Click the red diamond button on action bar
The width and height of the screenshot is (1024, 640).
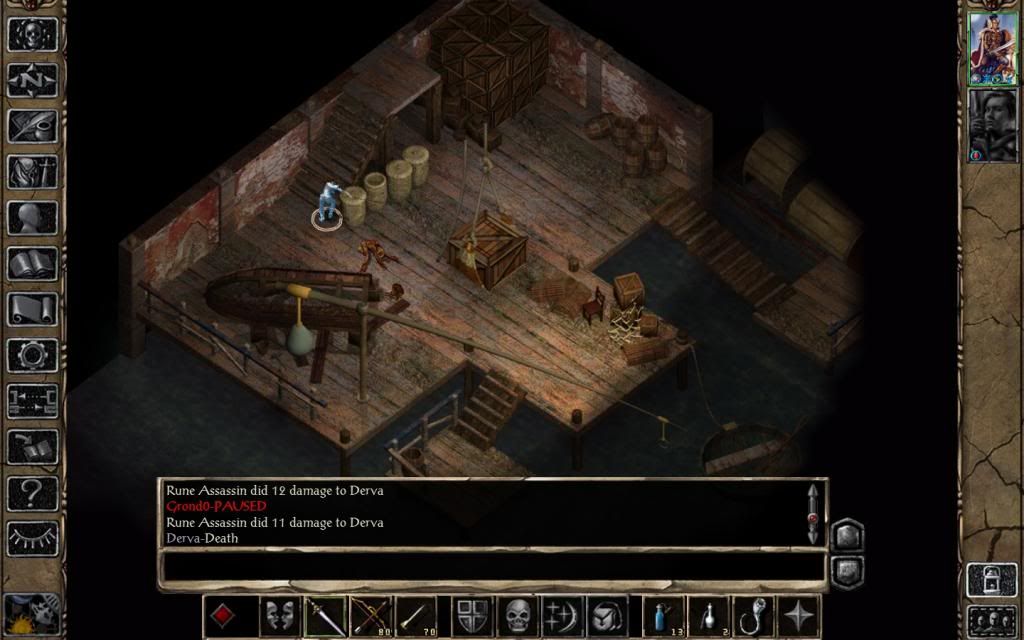(x=224, y=615)
